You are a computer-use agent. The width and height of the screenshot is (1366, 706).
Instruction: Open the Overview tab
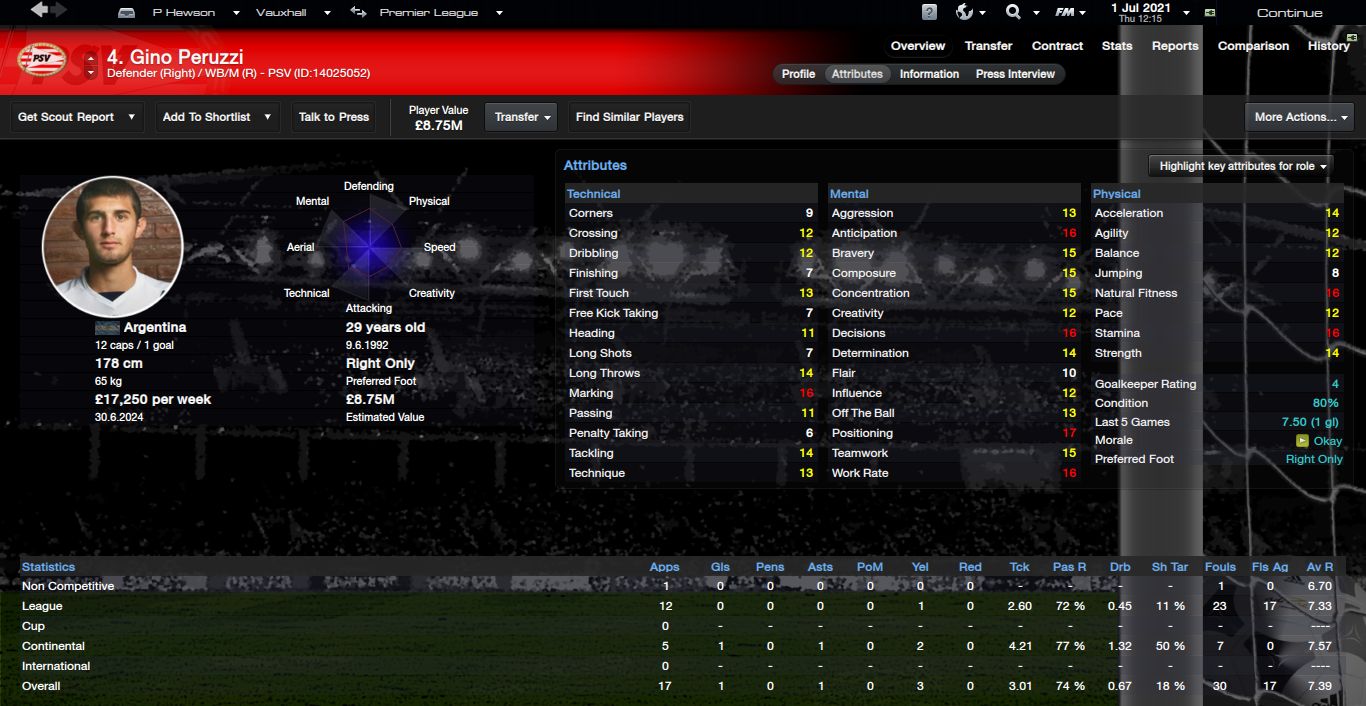click(x=917, y=46)
